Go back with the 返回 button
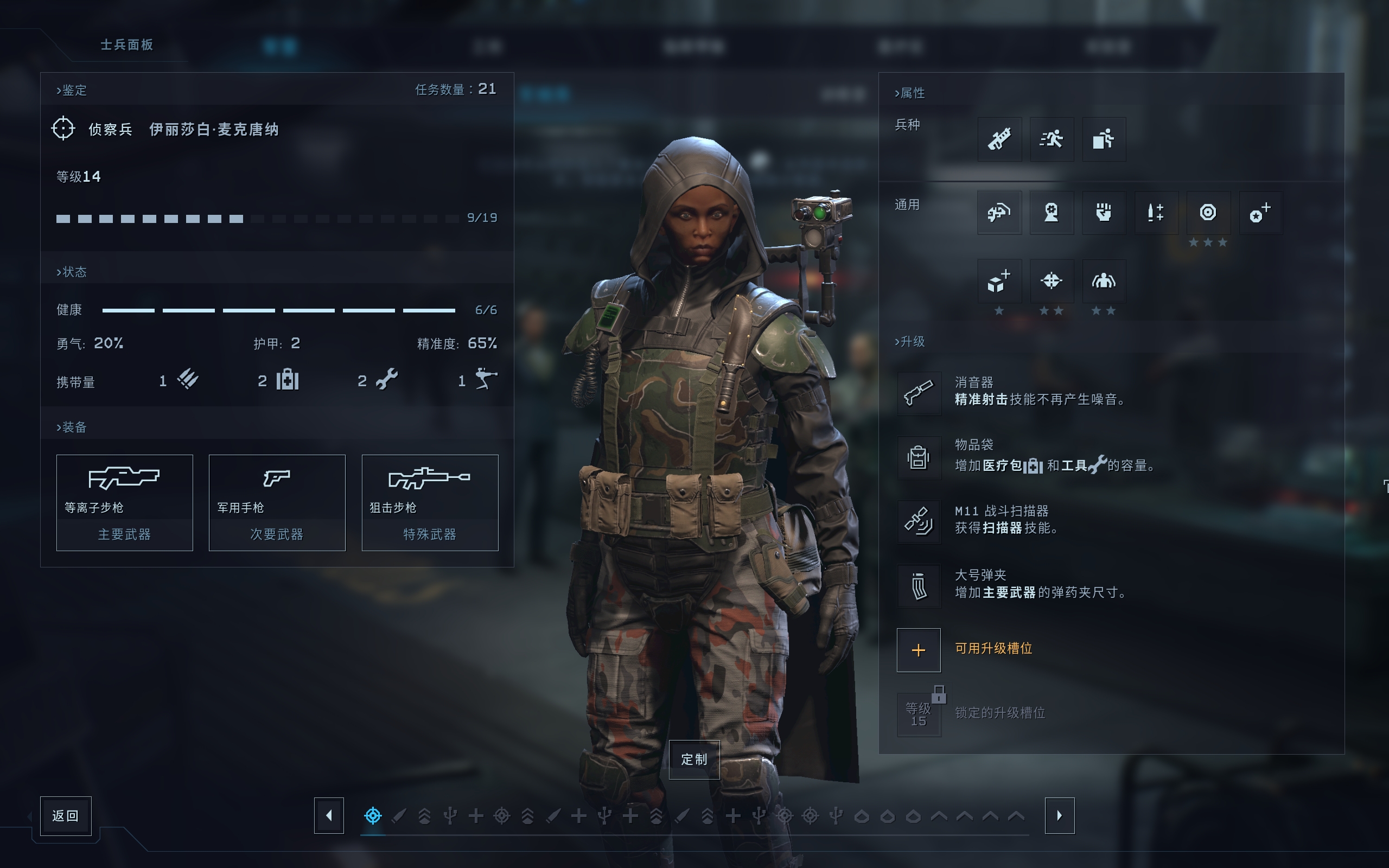 (66, 815)
